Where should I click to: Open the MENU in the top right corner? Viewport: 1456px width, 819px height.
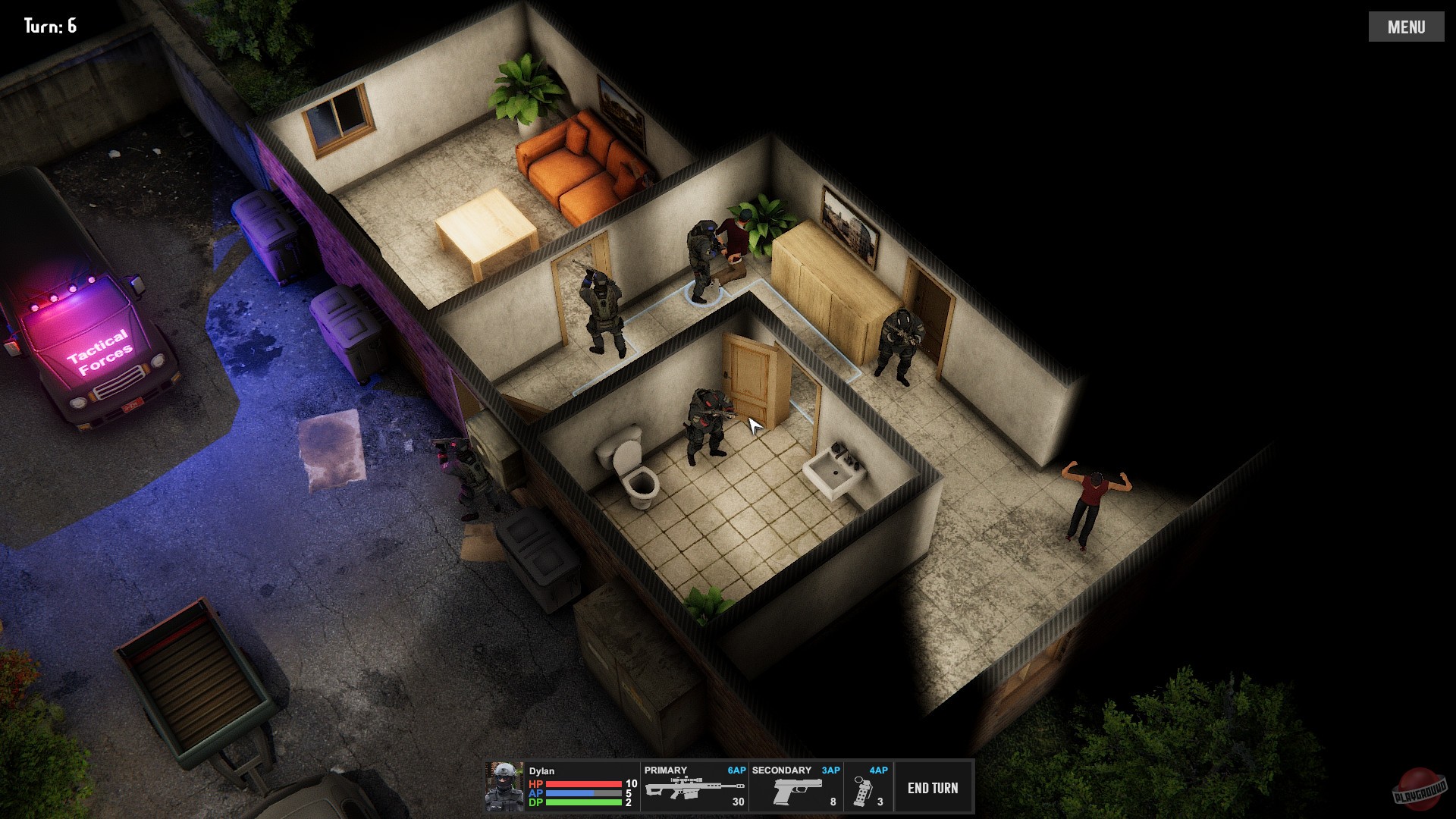tap(1407, 25)
